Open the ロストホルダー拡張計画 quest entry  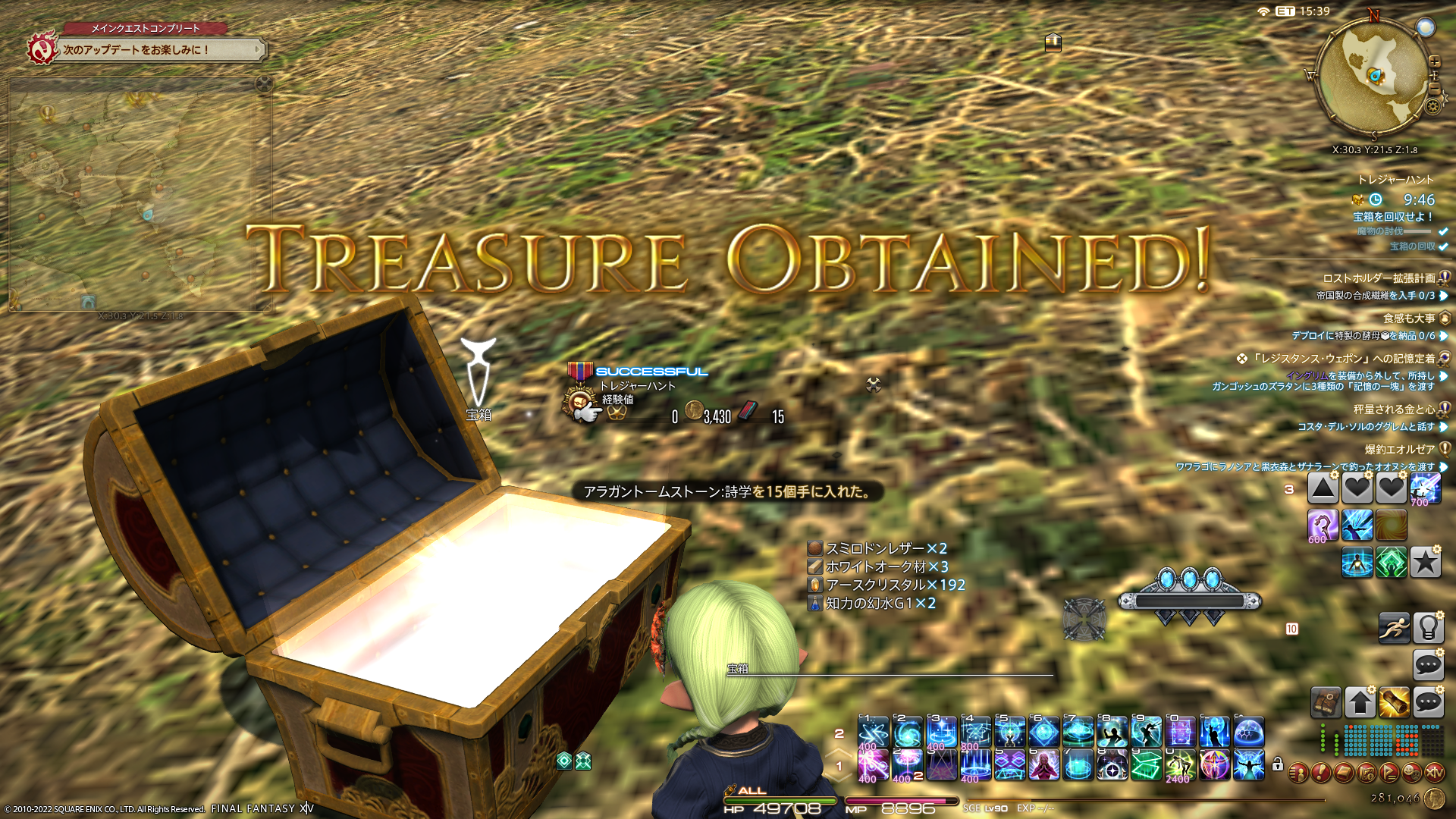[1379, 278]
